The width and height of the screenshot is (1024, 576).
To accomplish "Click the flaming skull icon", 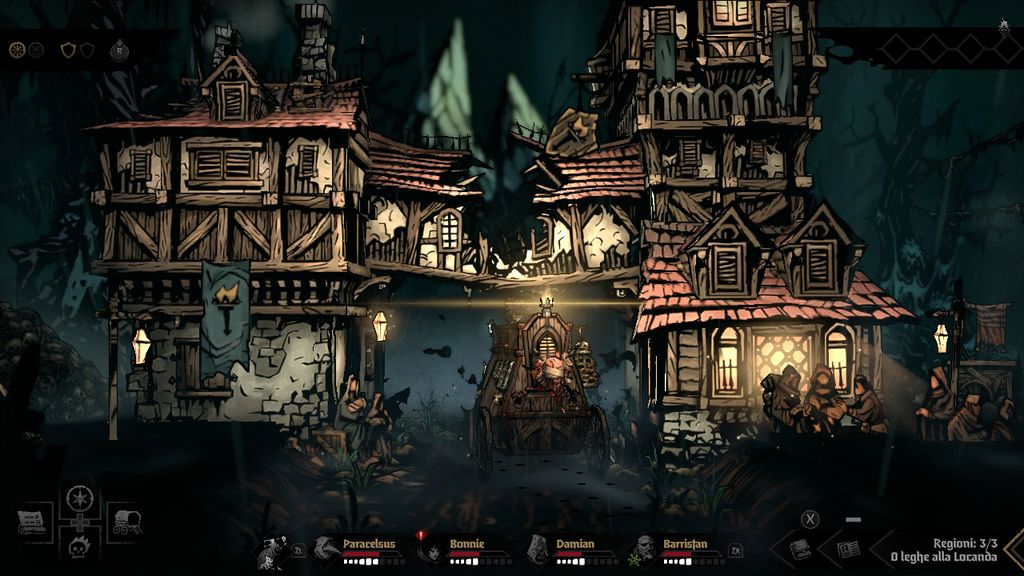I will click(x=79, y=547).
